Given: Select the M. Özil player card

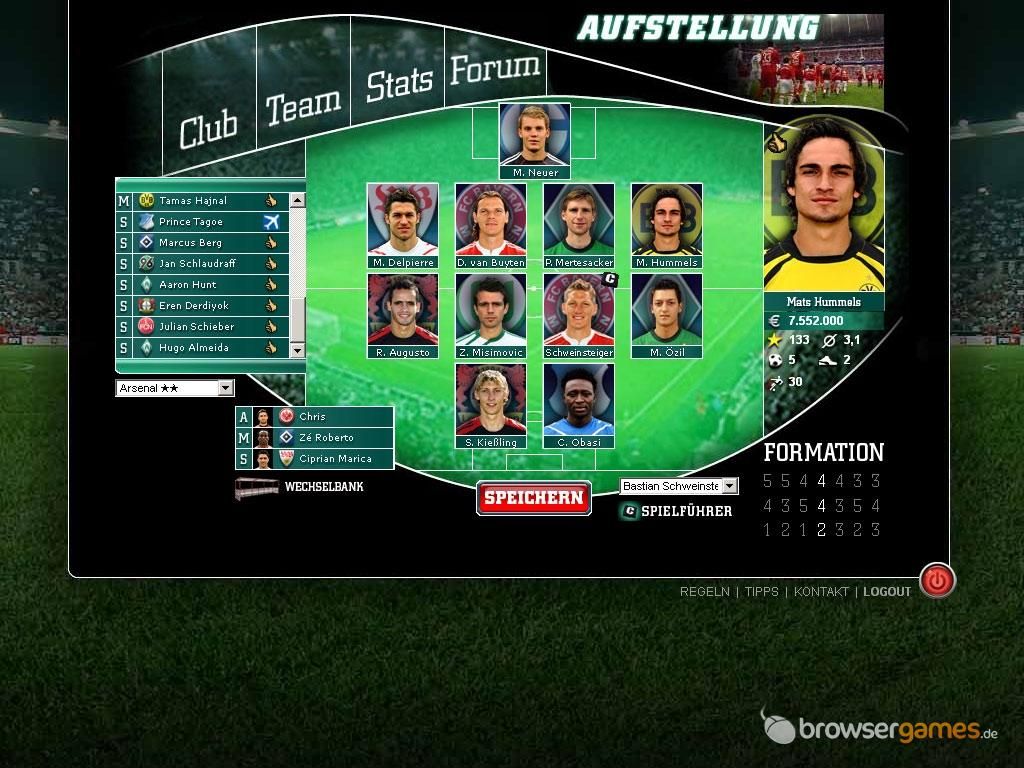Looking at the screenshot, I should (667, 315).
